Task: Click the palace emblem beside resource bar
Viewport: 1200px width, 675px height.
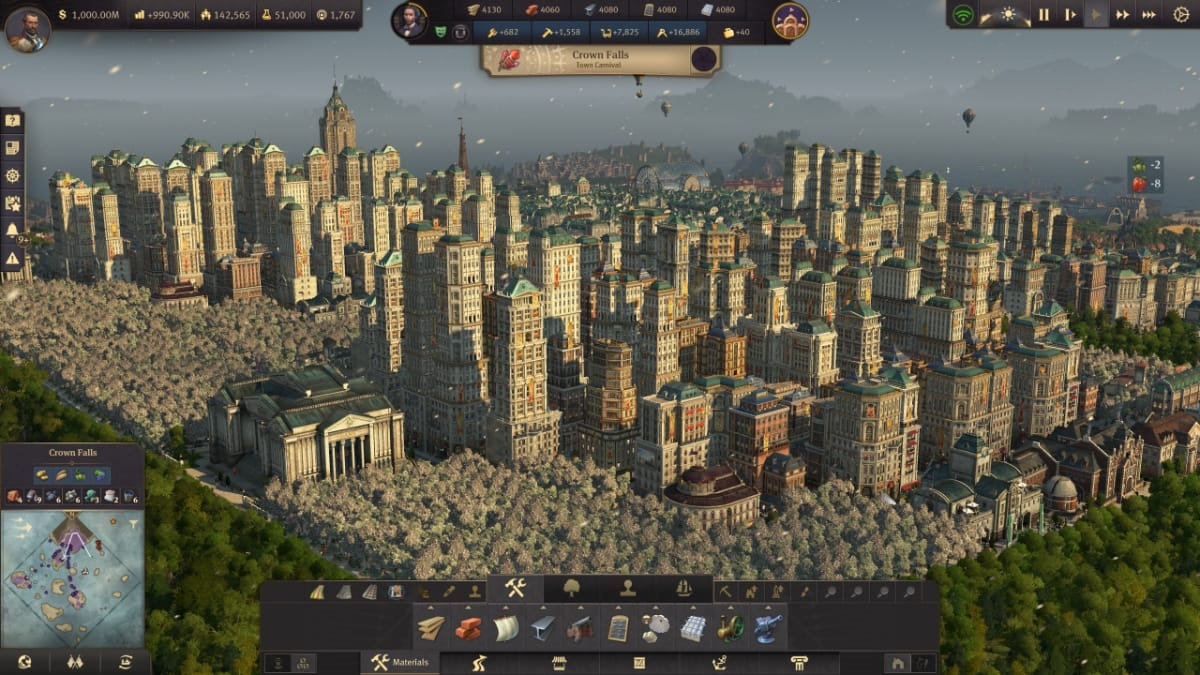Action: click(x=790, y=21)
